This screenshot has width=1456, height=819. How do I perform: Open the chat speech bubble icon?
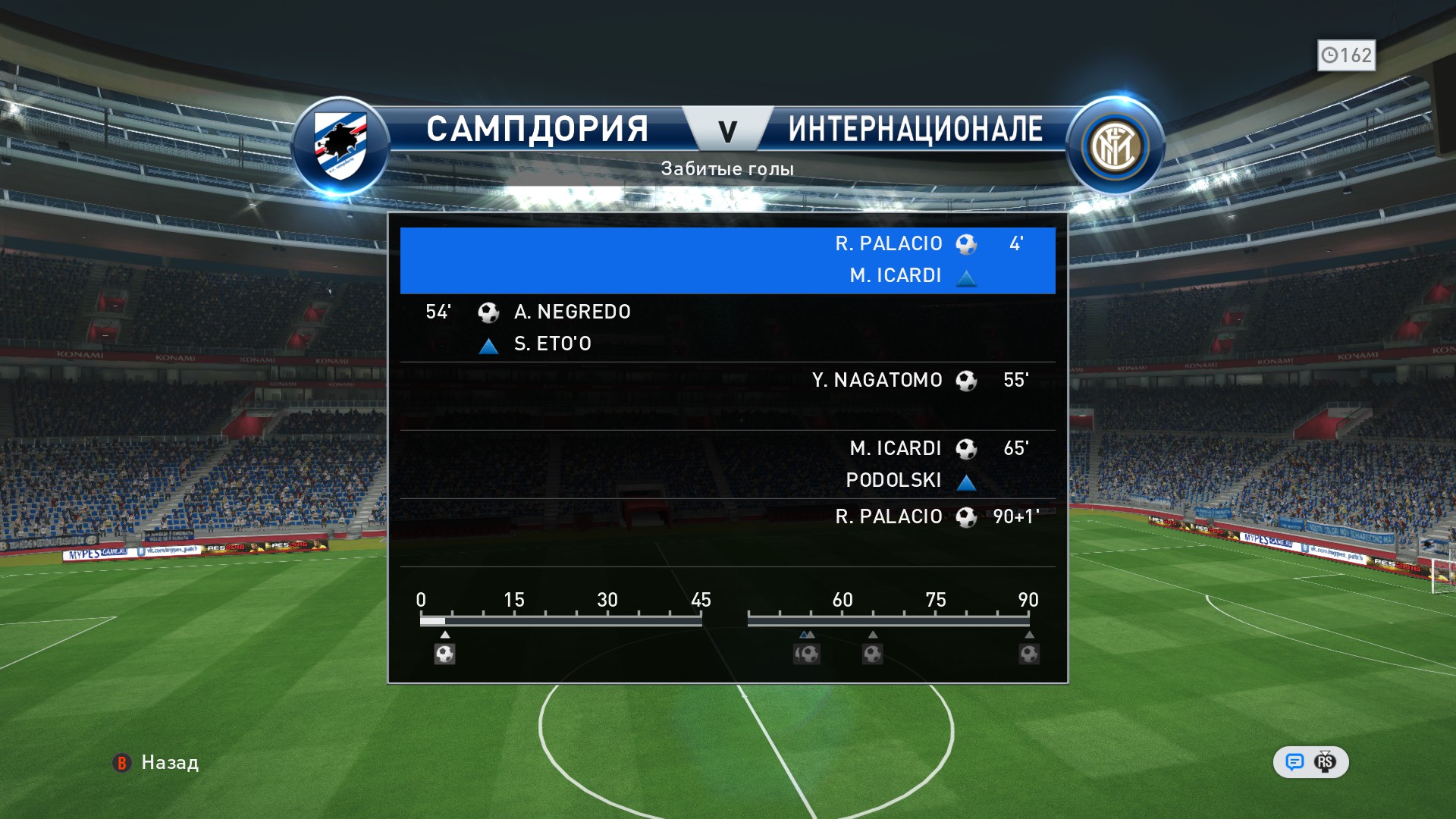point(1294,762)
